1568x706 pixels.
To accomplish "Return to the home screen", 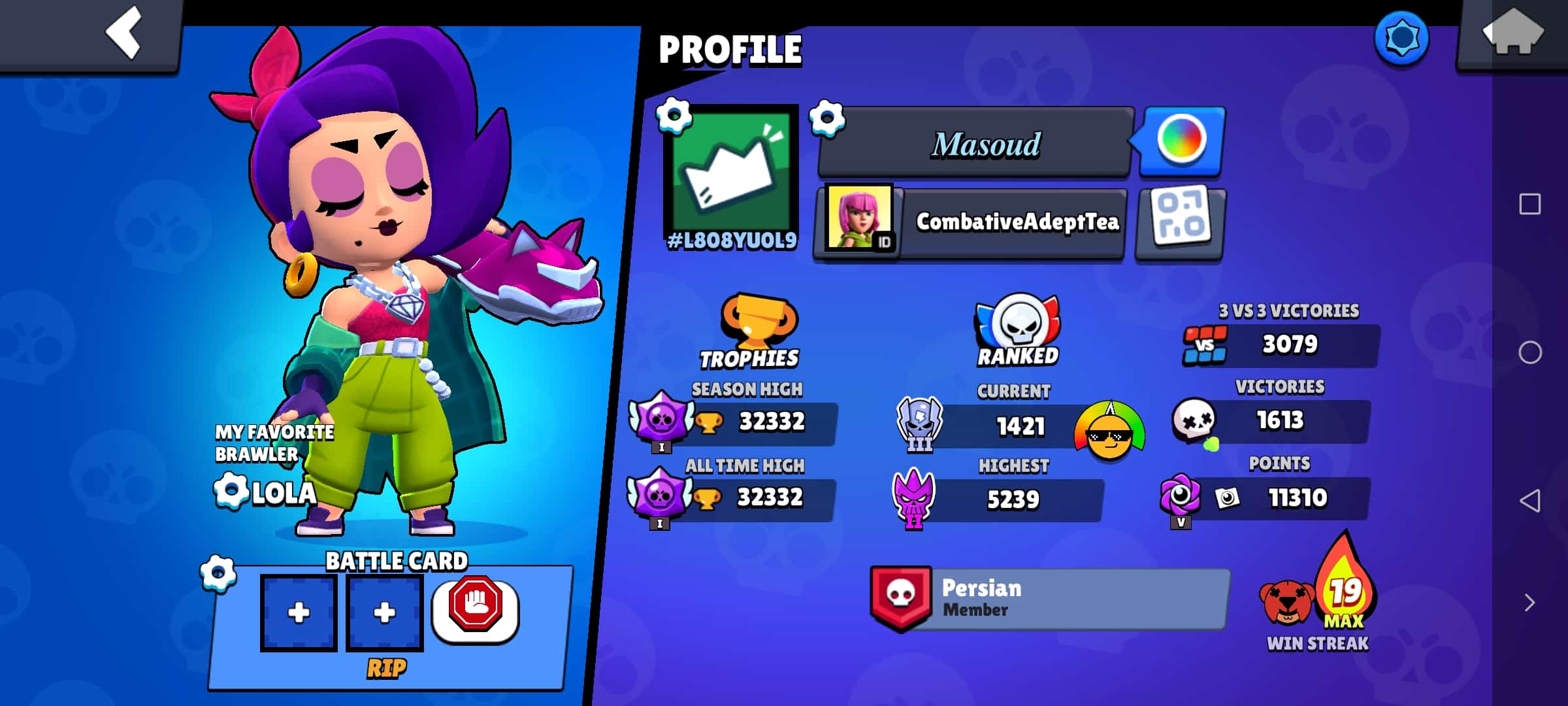I will tap(1512, 33).
